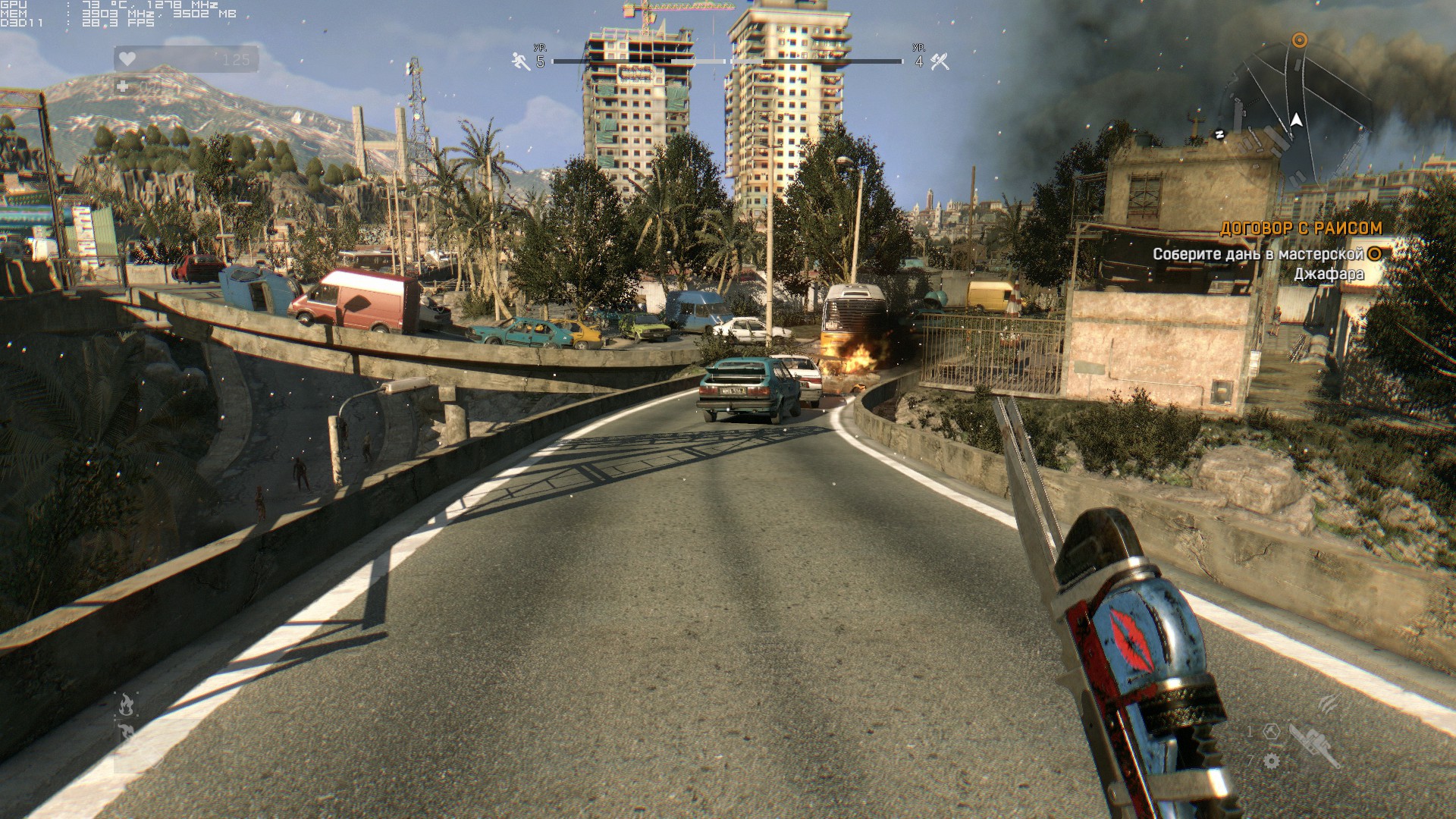Select the upright flame throwable icon
The height and width of the screenshot is (819, 1456).
127,705
